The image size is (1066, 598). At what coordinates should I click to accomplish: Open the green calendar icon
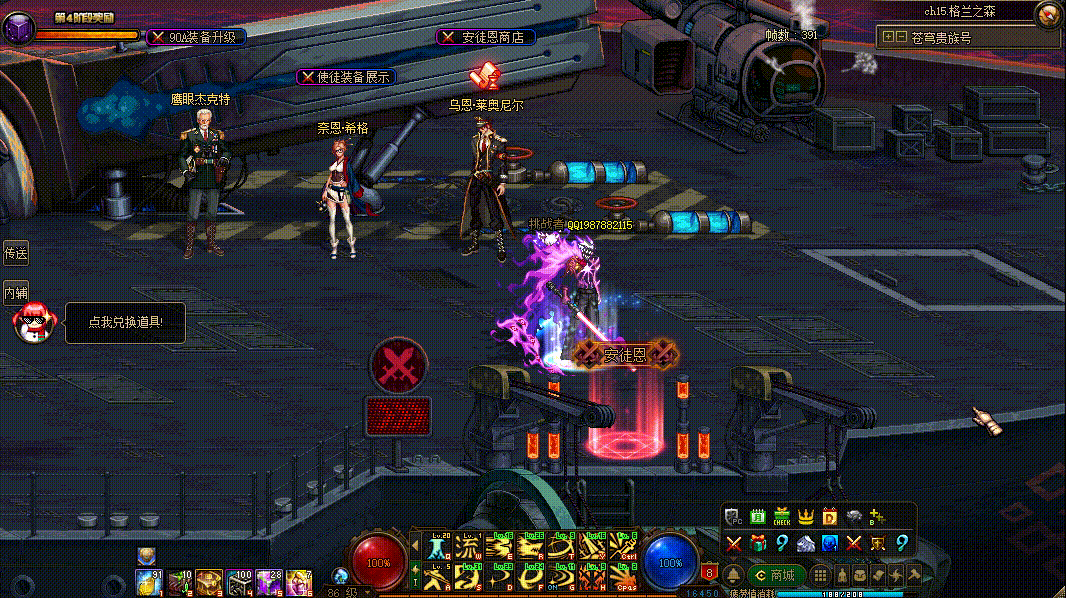click(x=758, y=517)
